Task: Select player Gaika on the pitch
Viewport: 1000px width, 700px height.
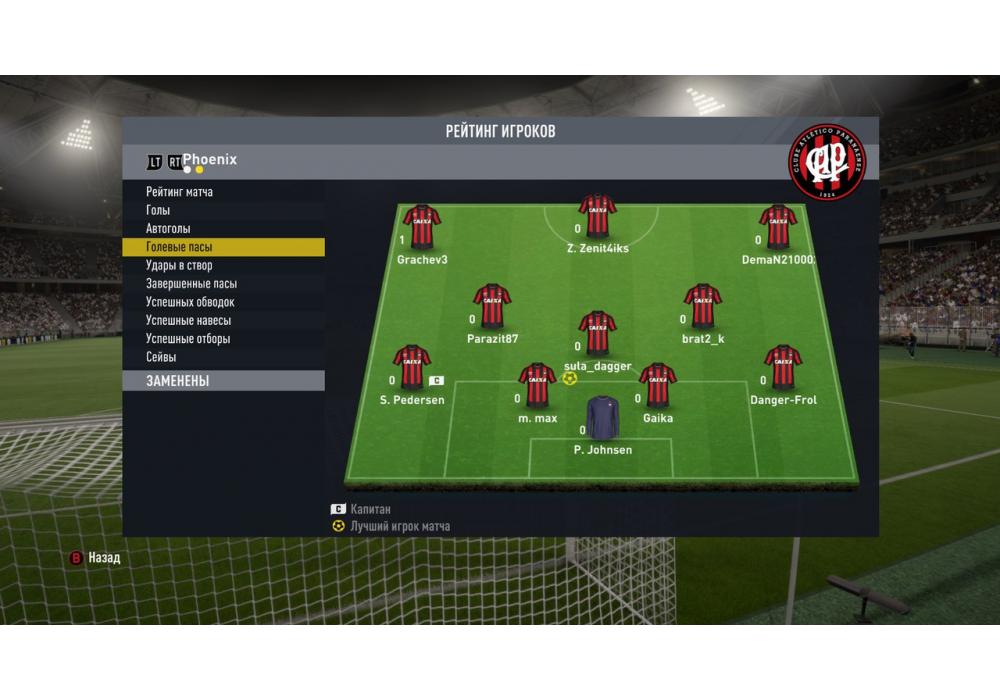Action: coord(657,386)
